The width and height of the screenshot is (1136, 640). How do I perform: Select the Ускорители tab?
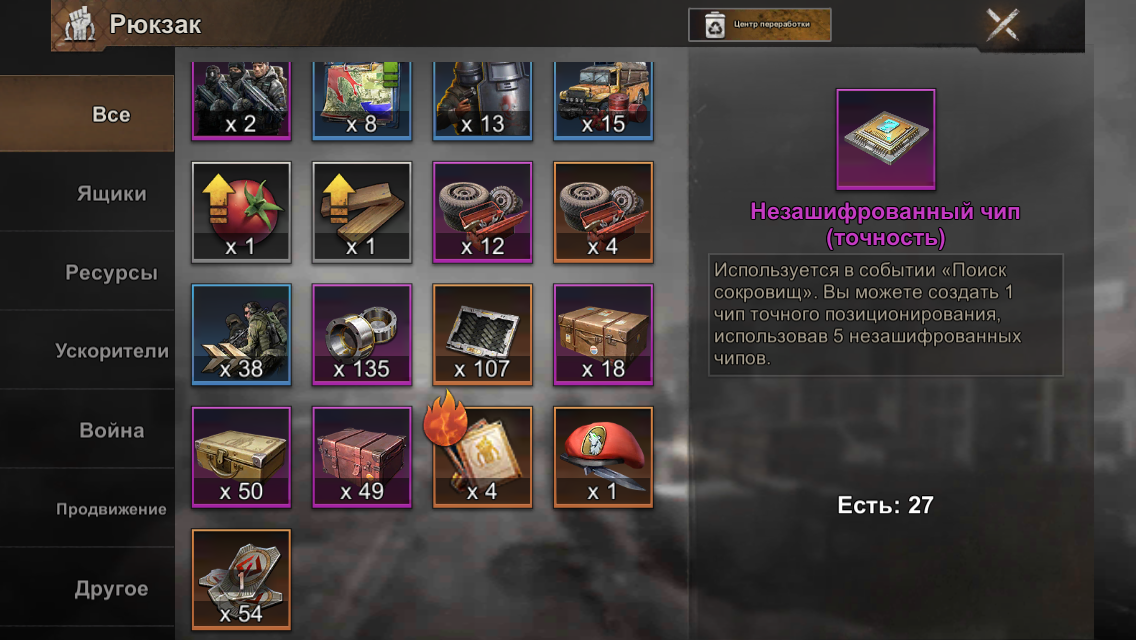[111, 351]
